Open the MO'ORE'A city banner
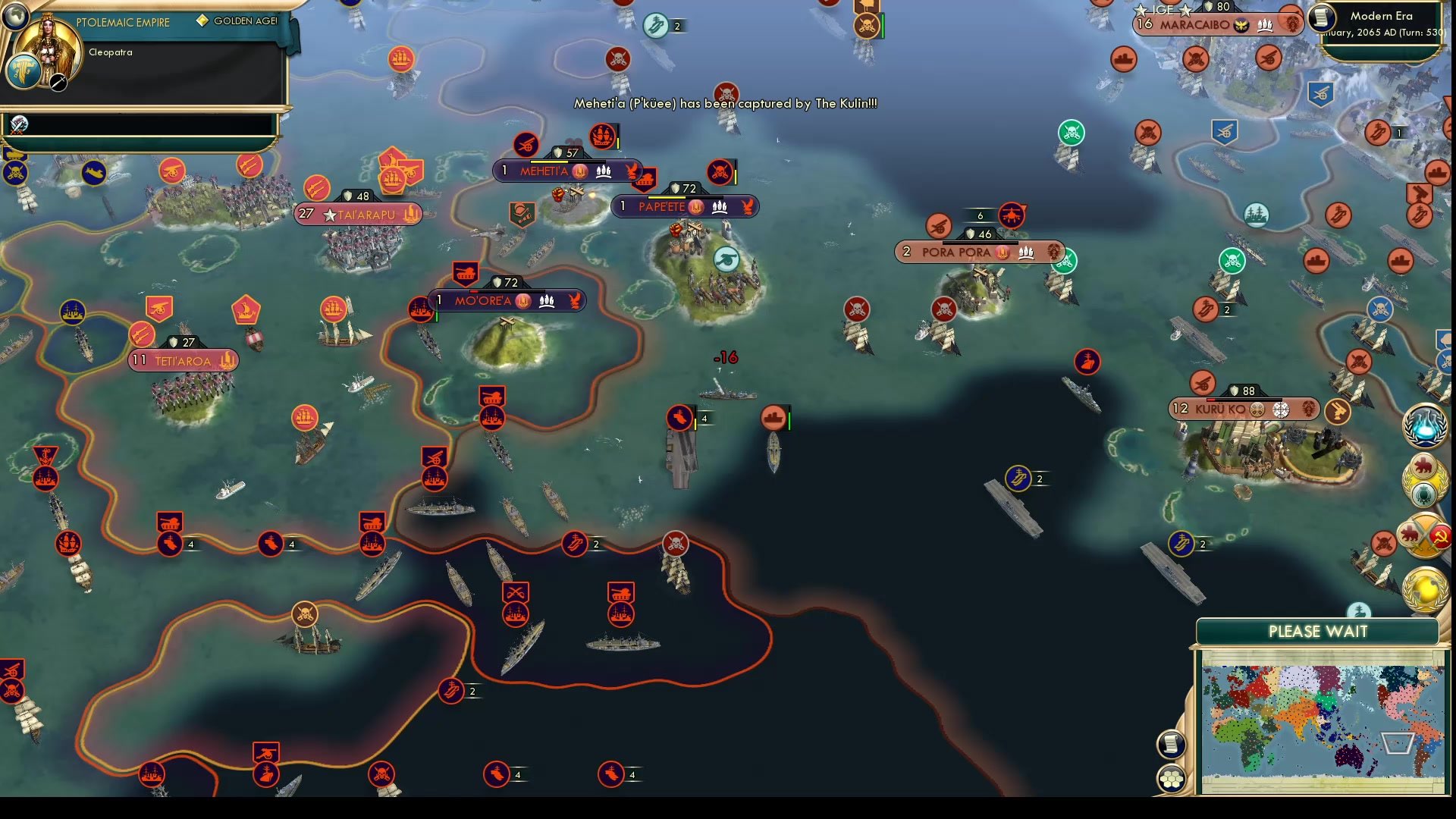 [510, 300]
